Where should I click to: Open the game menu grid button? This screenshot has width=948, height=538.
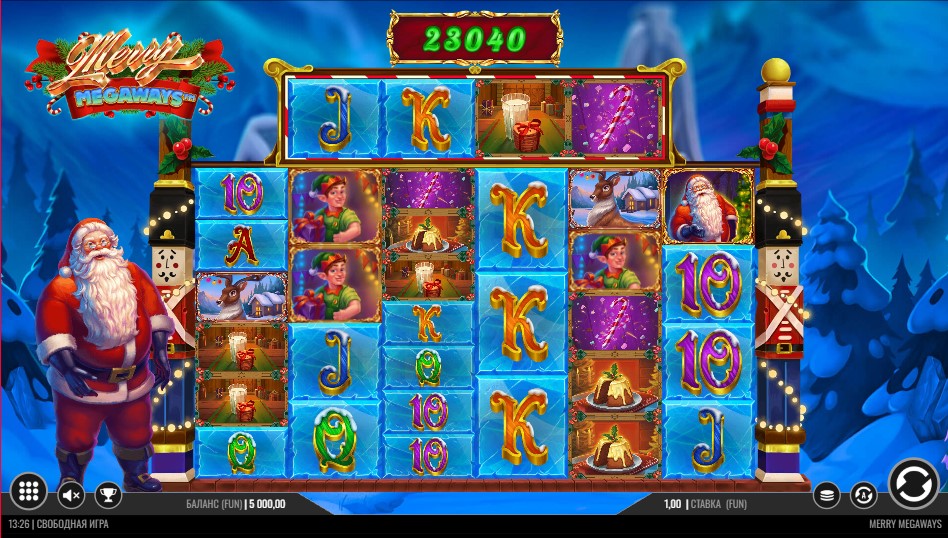coord(29,492)
